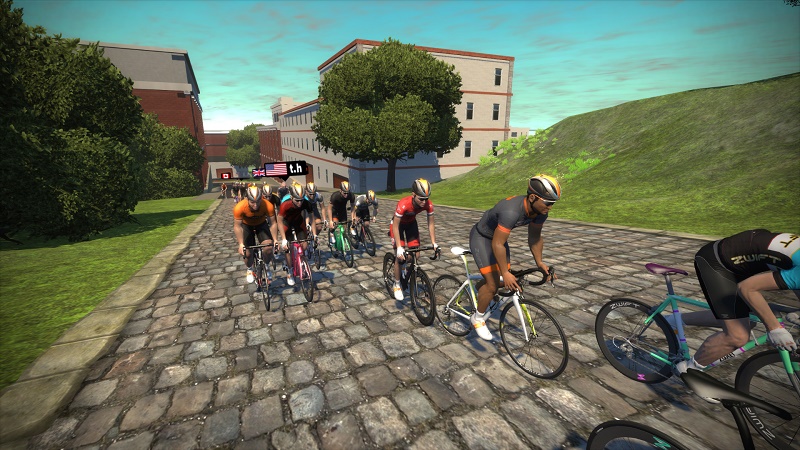The height and width of the screenshot is (450, 800).
Task: Select the t.h rider name tag
Action: 283,169
